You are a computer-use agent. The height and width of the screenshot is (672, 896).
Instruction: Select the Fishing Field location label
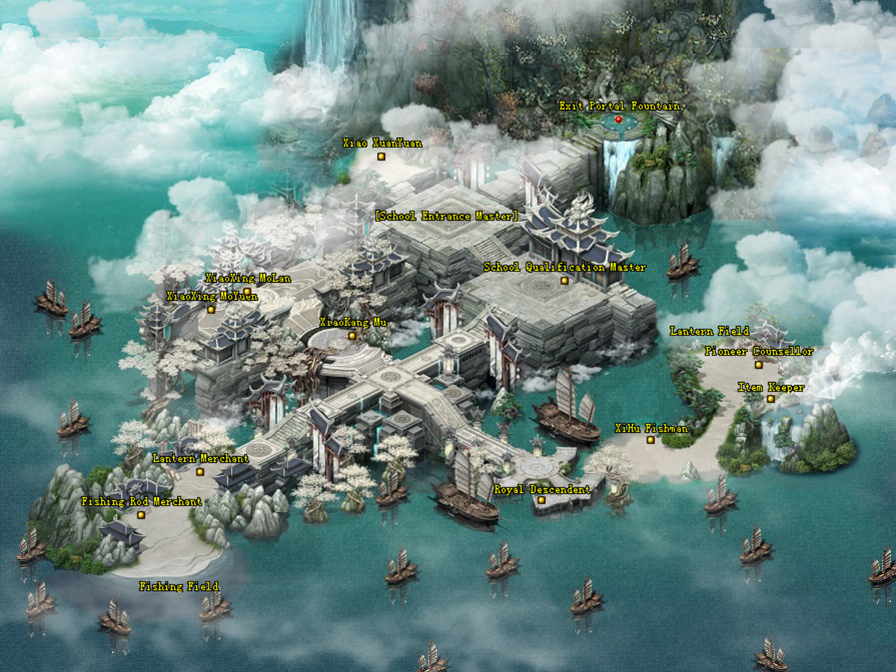point(178,586)
